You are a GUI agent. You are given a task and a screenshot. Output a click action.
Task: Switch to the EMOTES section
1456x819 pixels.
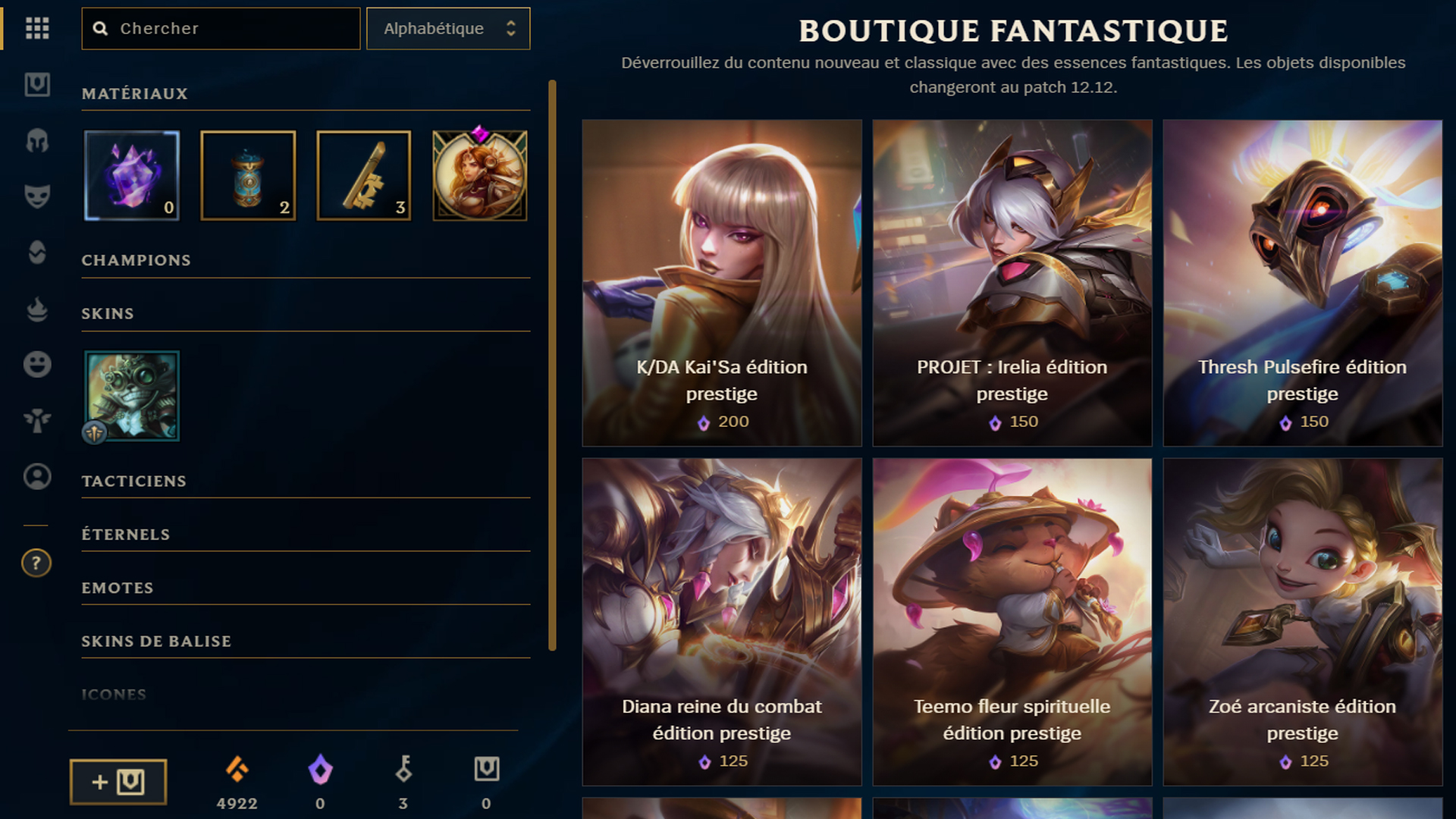tap(118, 588)
